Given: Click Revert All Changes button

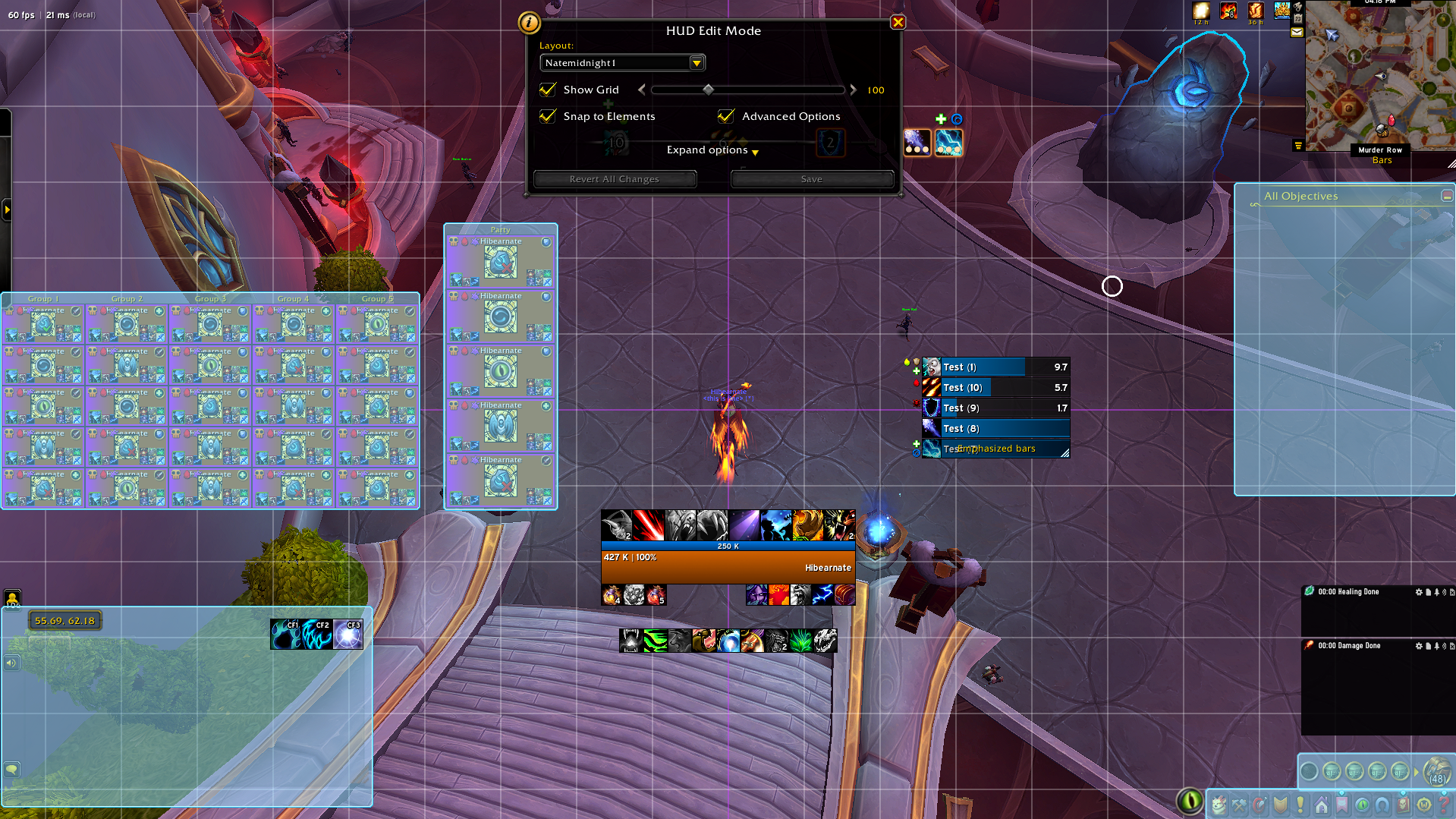Looking at the screenshot, I should click(615, 179).
